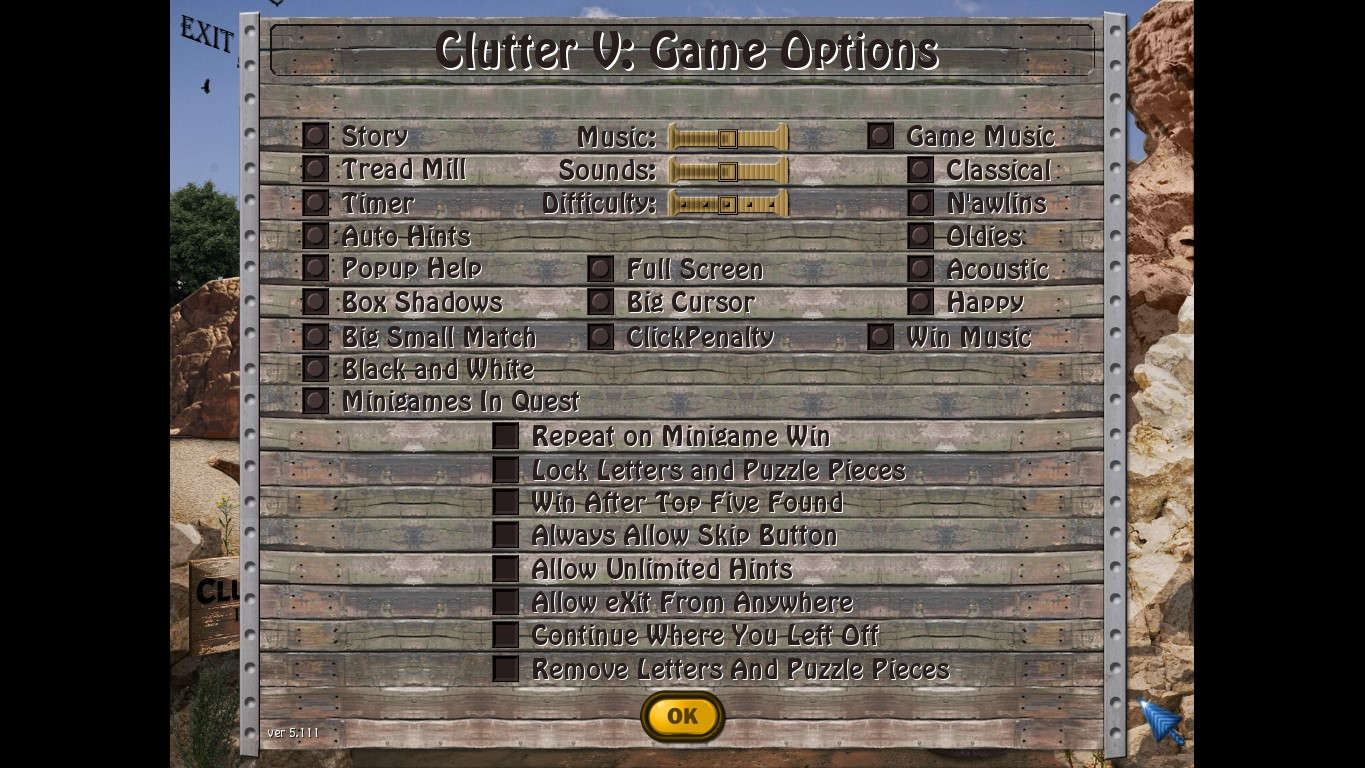Toggle the Tread Mill option
The width and height of the screenshot is (1365, 768).
point(314,169)
